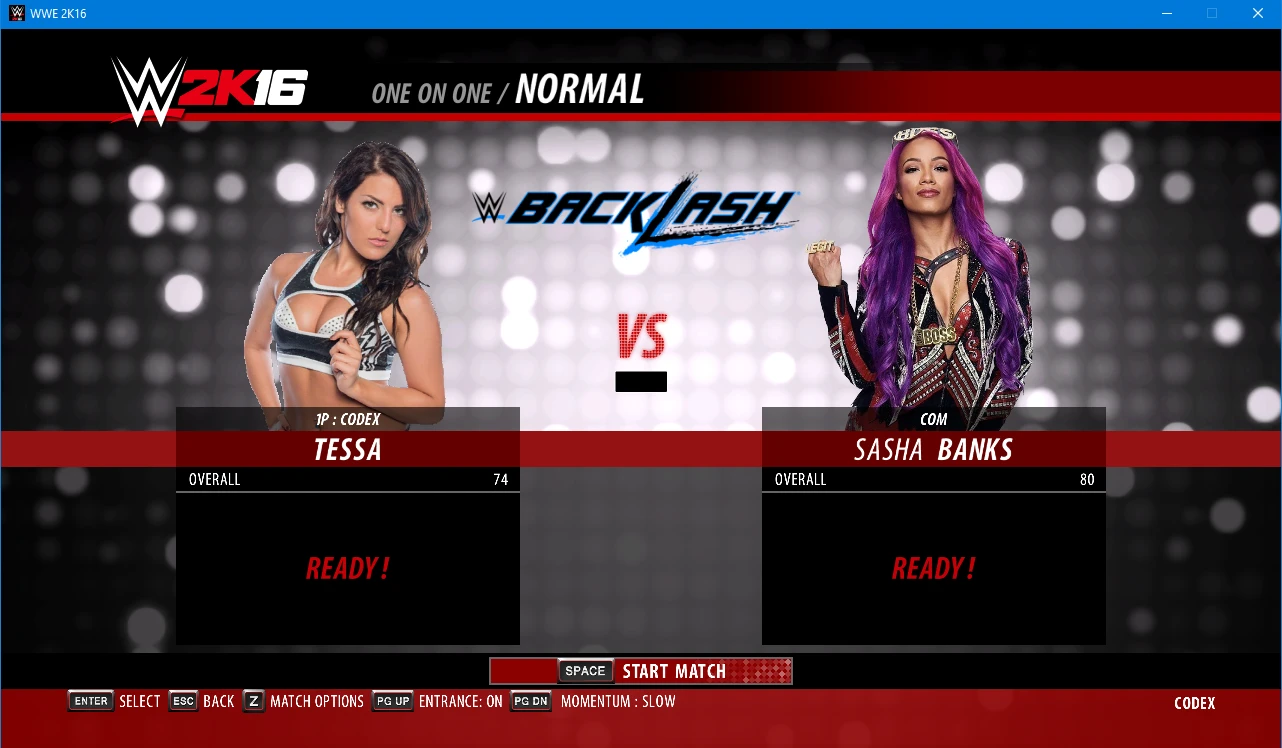Click the COM label above Sasha Banks

click(934, 419)
